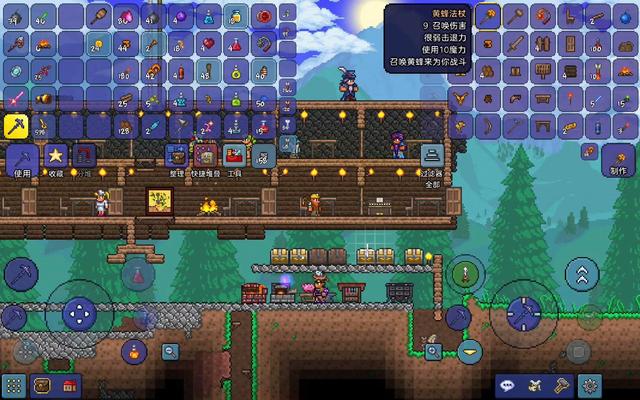
Task: Open settings with the gear icon
Action: tap(591, 385)
